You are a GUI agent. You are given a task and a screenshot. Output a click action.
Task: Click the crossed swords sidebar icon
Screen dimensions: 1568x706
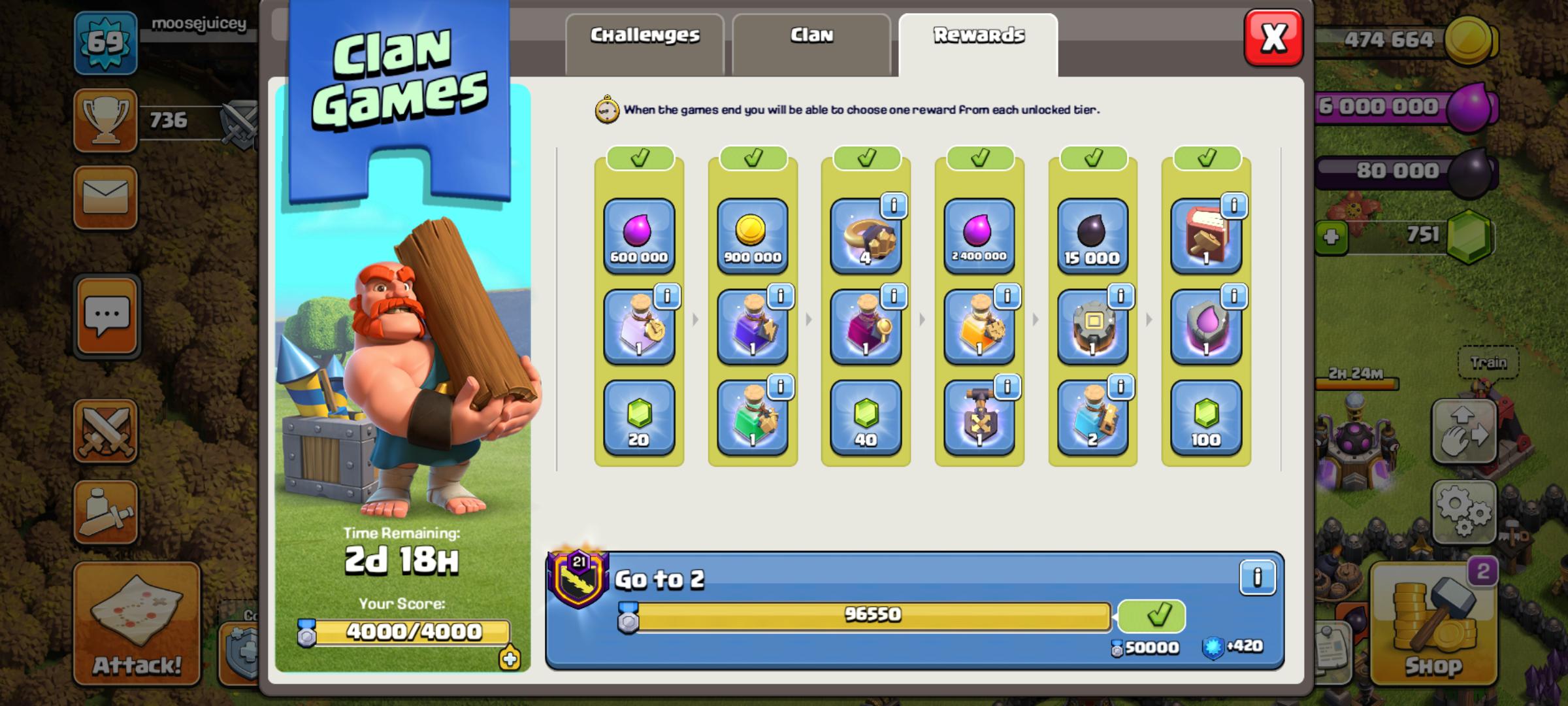(x=106, y=431)
